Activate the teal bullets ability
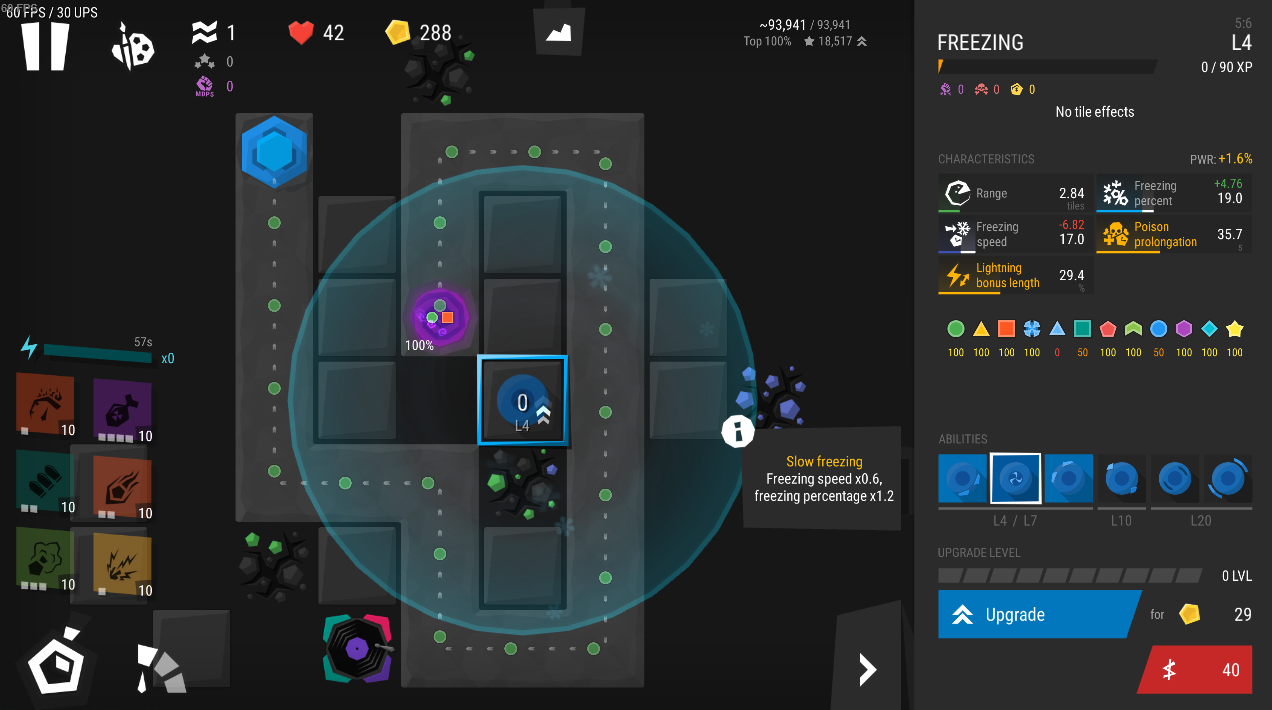This screenshot has width=1272, height=710. (x=45, y=481)
